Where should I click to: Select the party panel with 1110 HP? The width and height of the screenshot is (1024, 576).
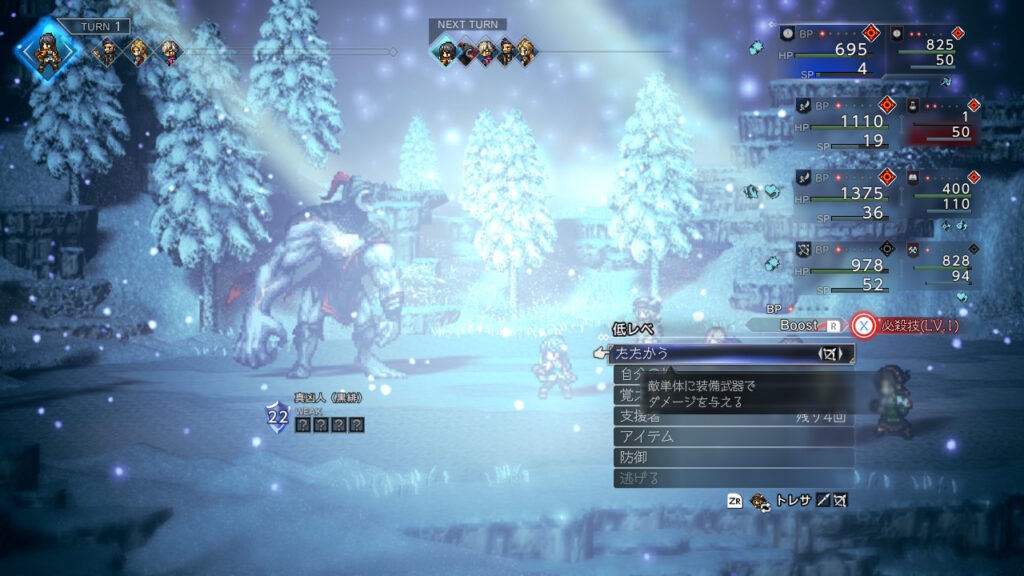840,124
